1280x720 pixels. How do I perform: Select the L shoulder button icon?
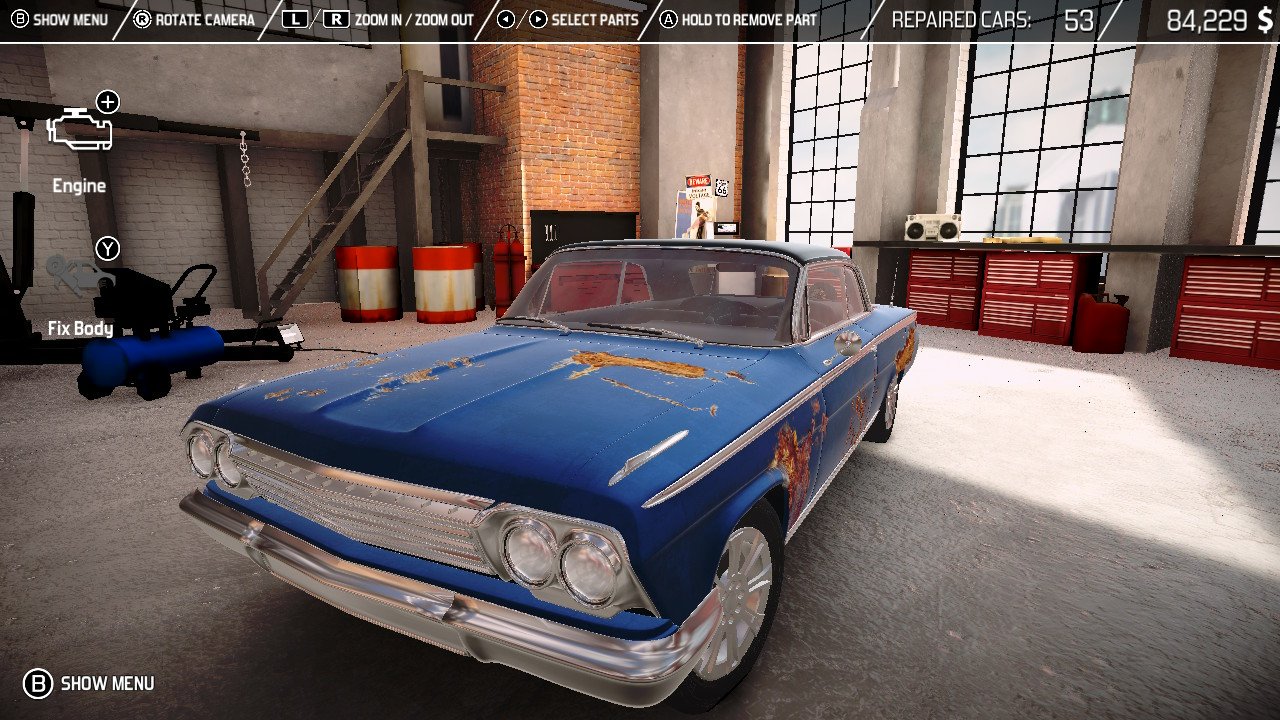pyautogui.click(x=297, y=17)
